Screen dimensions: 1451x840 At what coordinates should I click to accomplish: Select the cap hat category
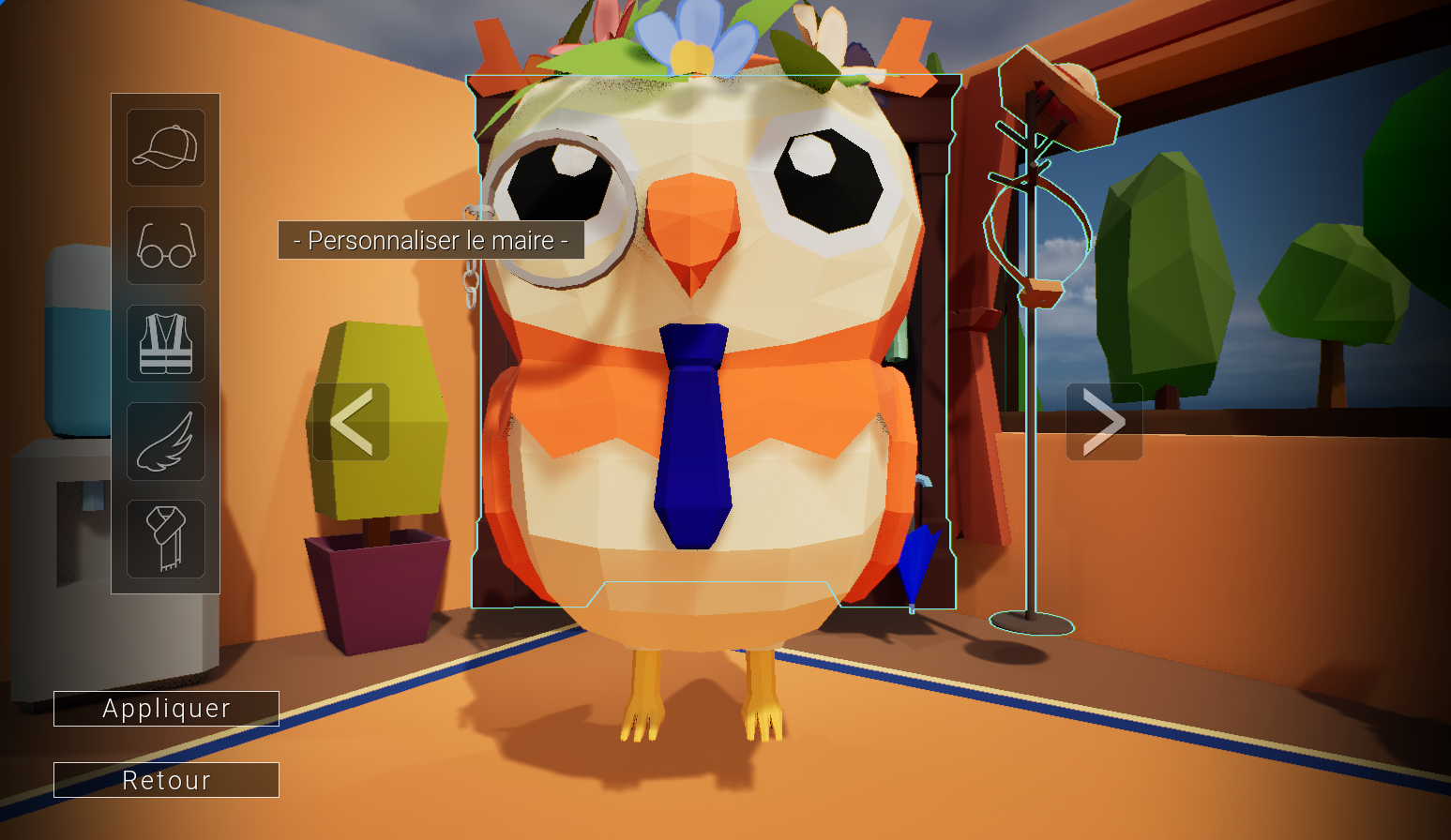click(x=166, y=148)
